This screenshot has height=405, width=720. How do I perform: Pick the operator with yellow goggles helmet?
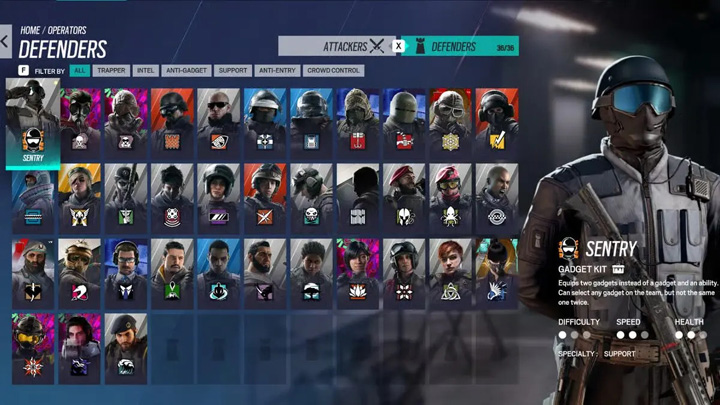click(x=33, y=345)
